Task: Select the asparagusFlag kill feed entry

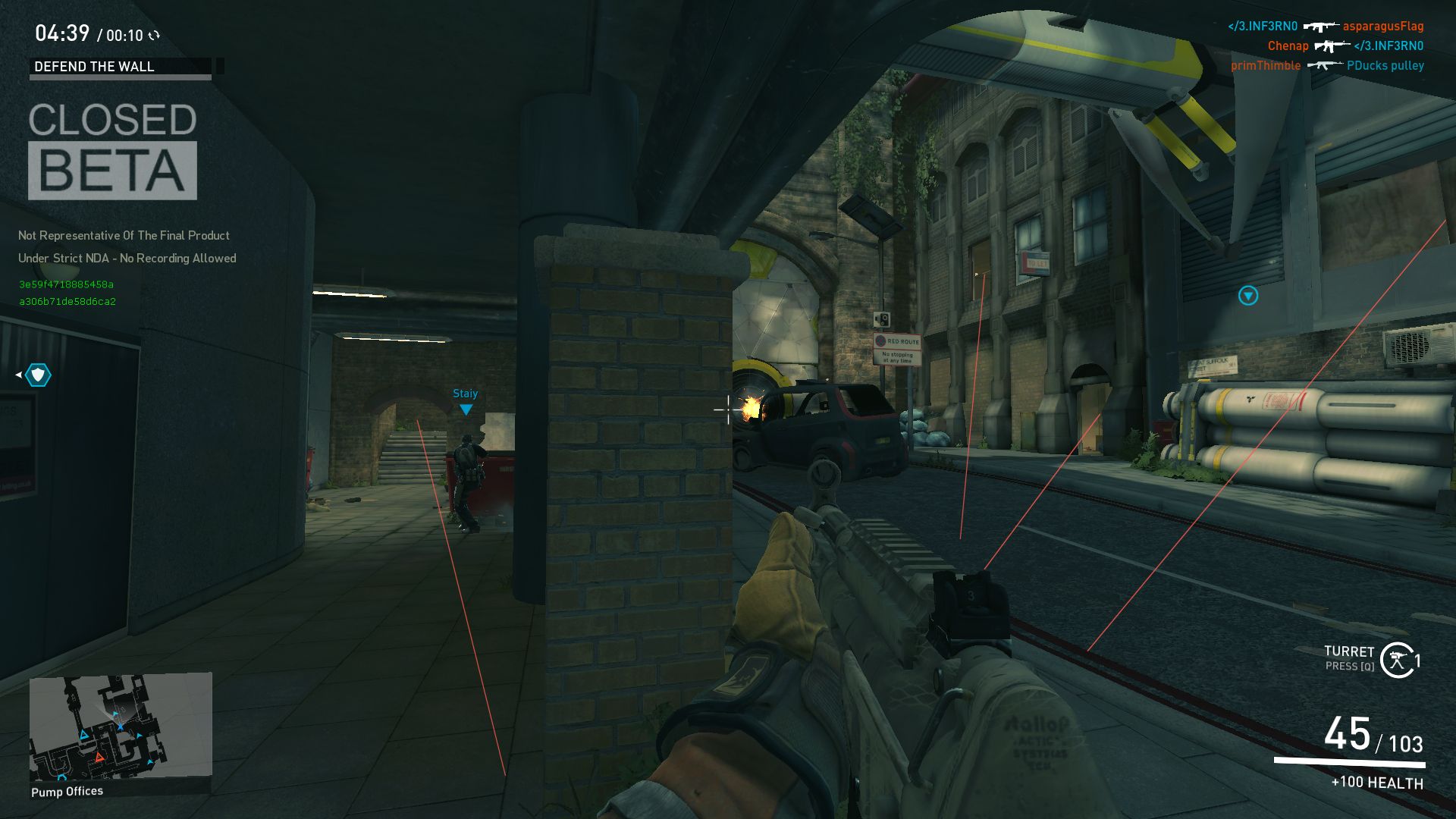Action: (1382, 27)
